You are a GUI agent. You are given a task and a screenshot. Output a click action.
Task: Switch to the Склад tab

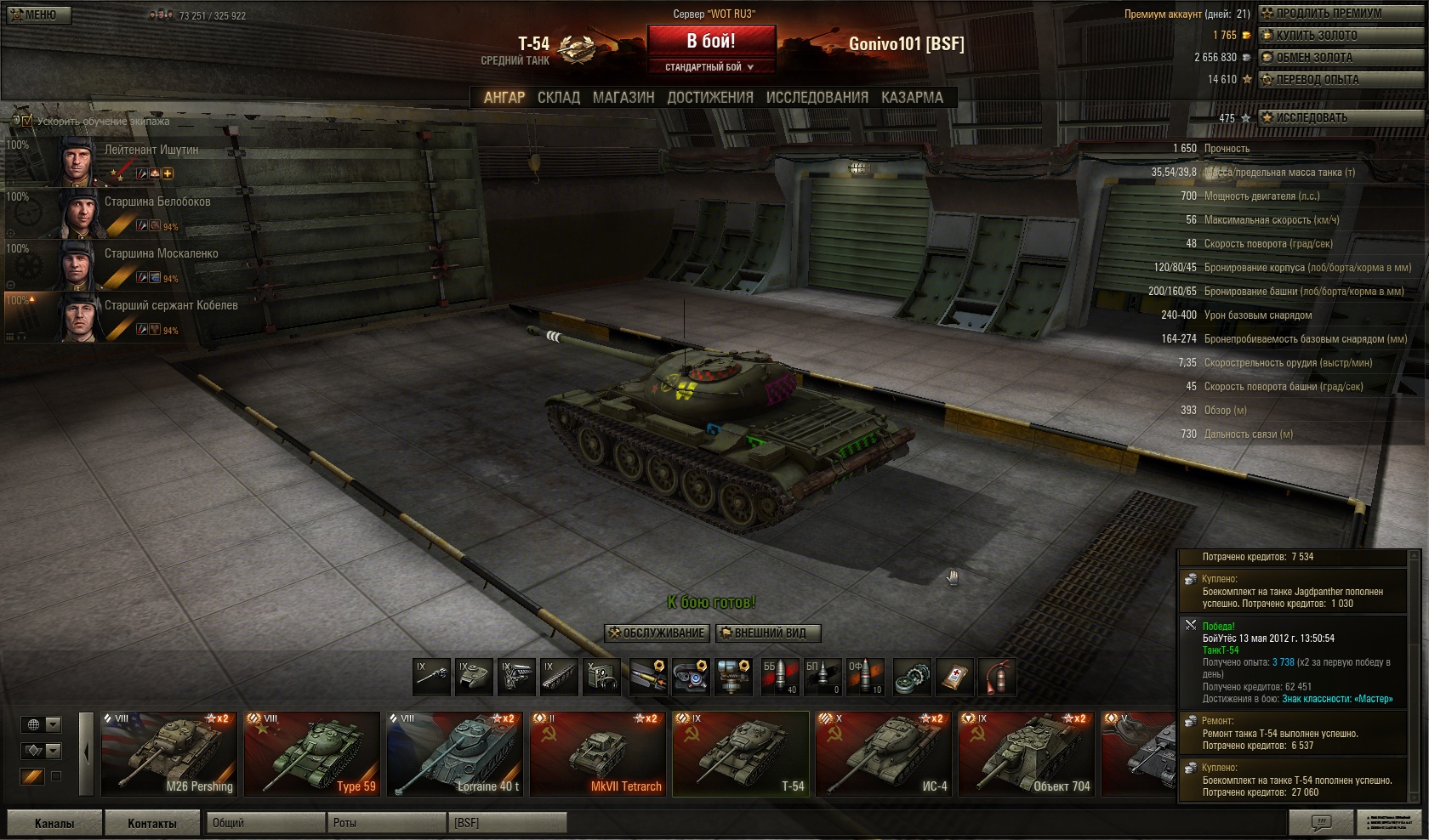pos(558,98)
